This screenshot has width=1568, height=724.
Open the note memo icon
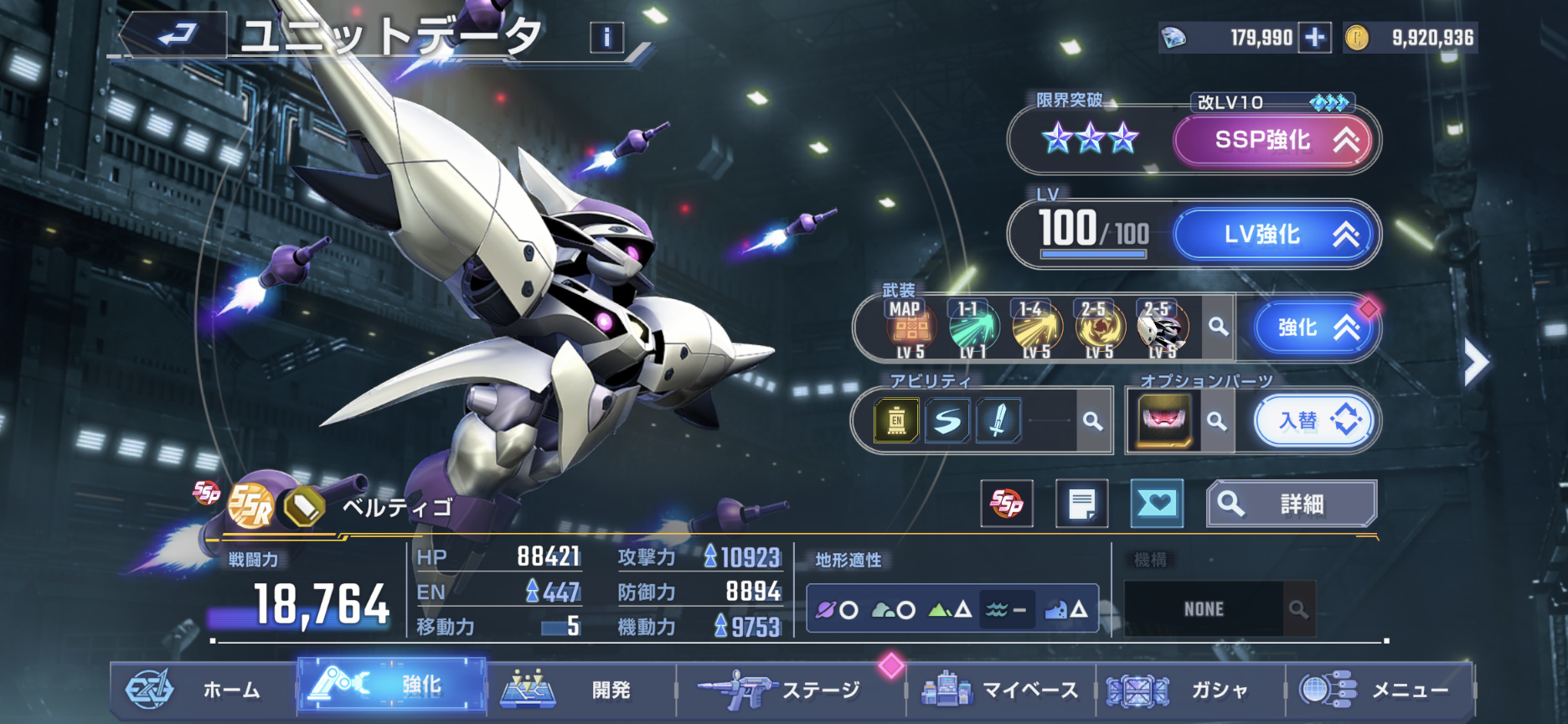coord(1081,504)
